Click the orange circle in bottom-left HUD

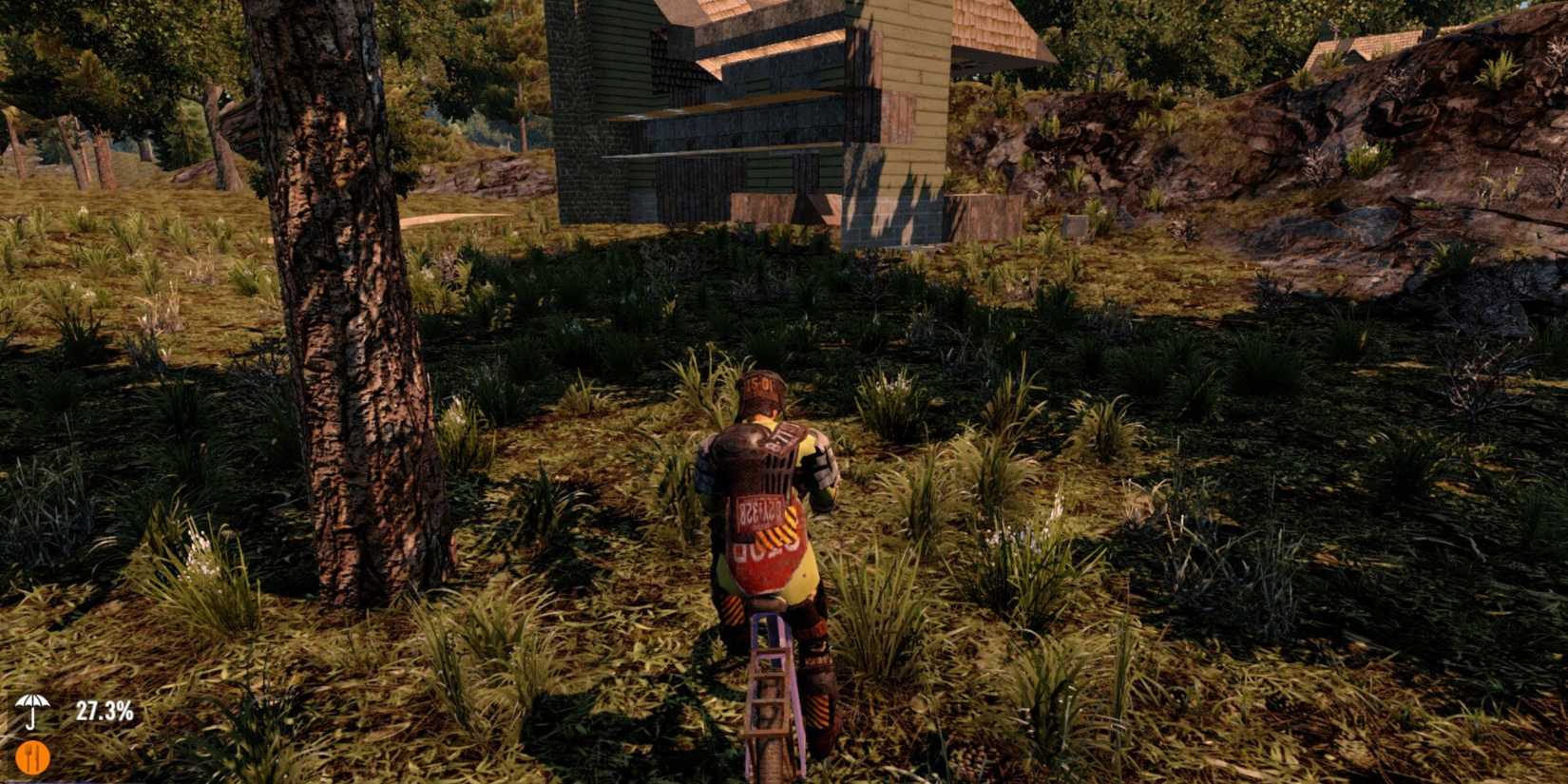point(34,755)
